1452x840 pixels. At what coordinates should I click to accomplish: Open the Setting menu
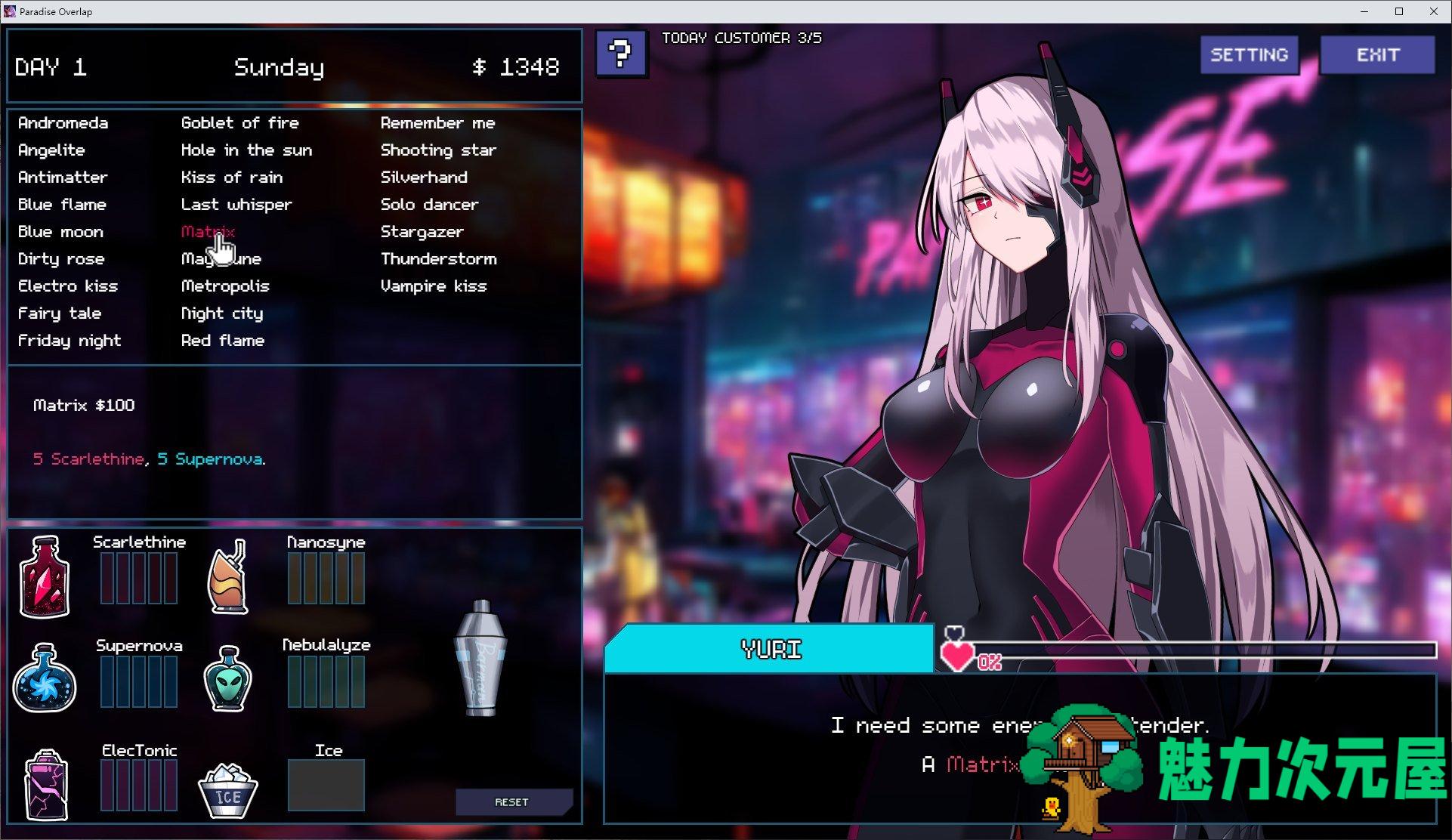click(1249, 55)
